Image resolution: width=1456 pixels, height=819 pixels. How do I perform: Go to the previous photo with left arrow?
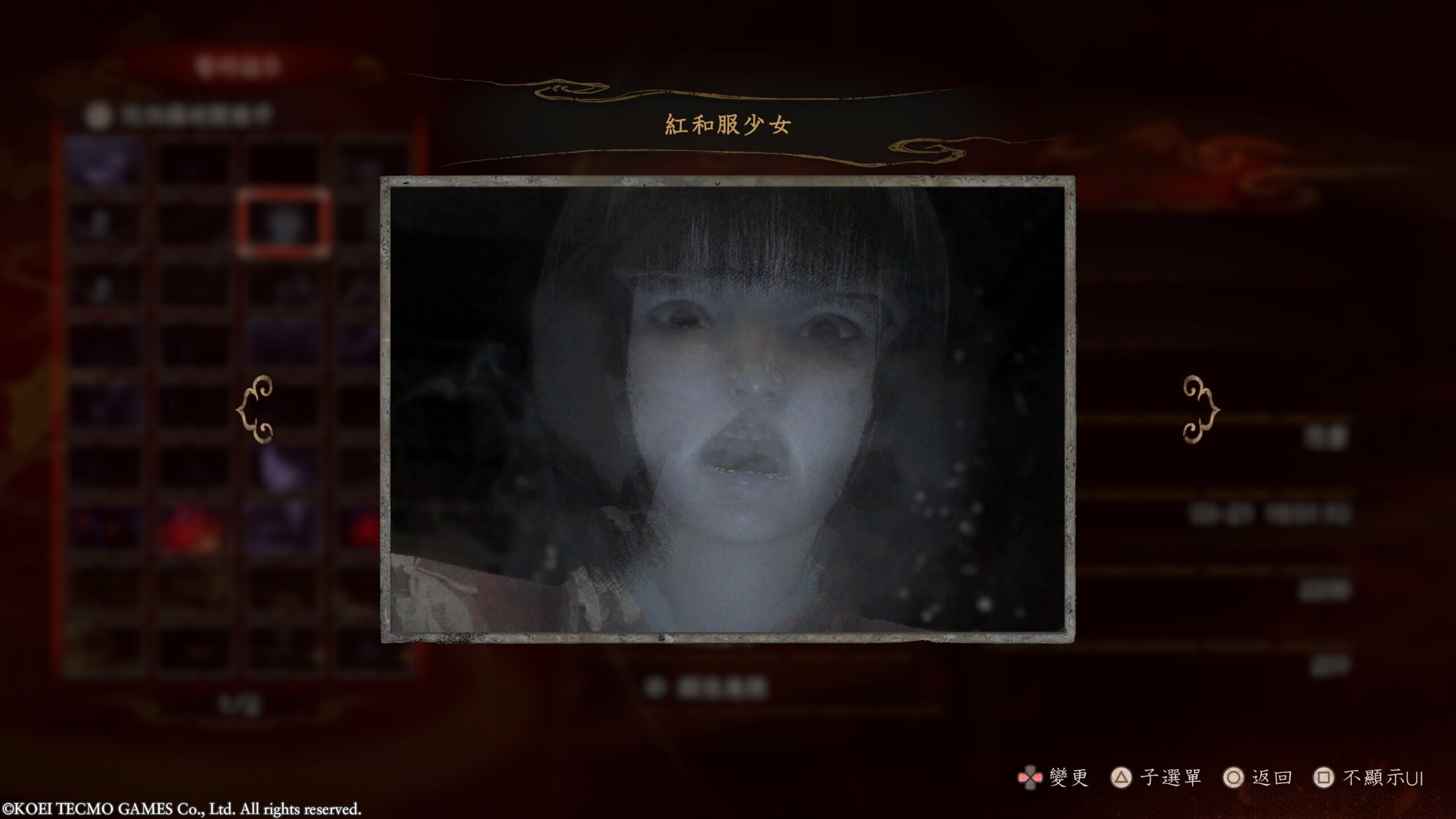[255, 409]
